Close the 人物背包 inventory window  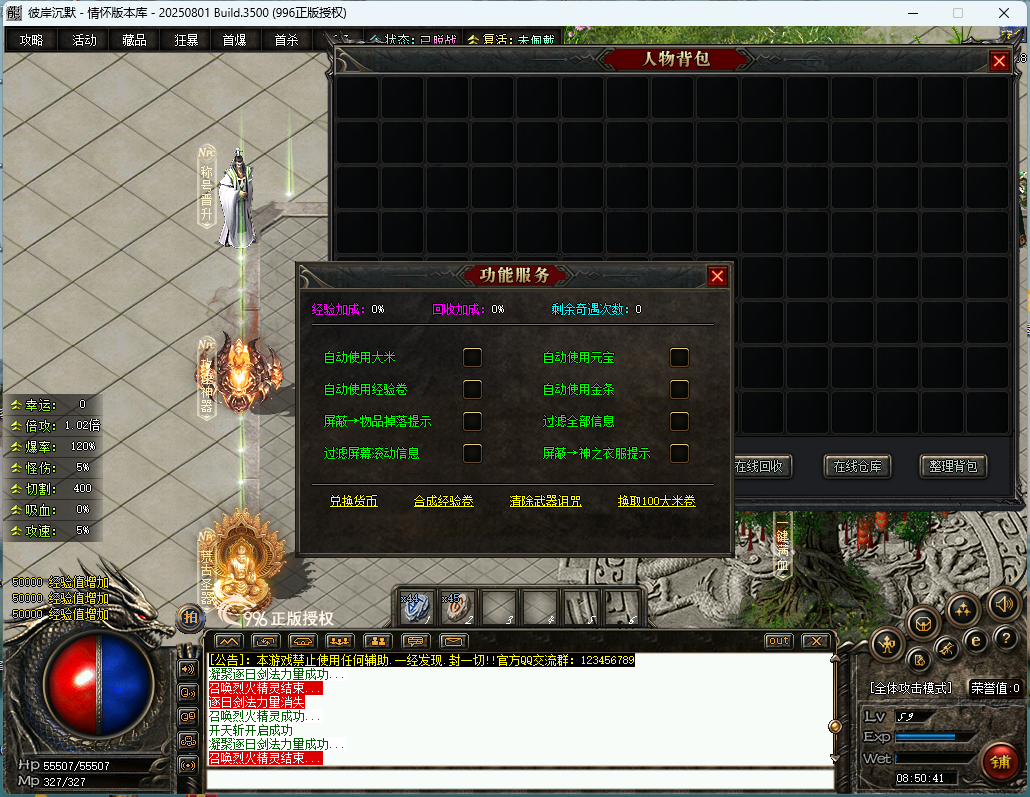999,61
